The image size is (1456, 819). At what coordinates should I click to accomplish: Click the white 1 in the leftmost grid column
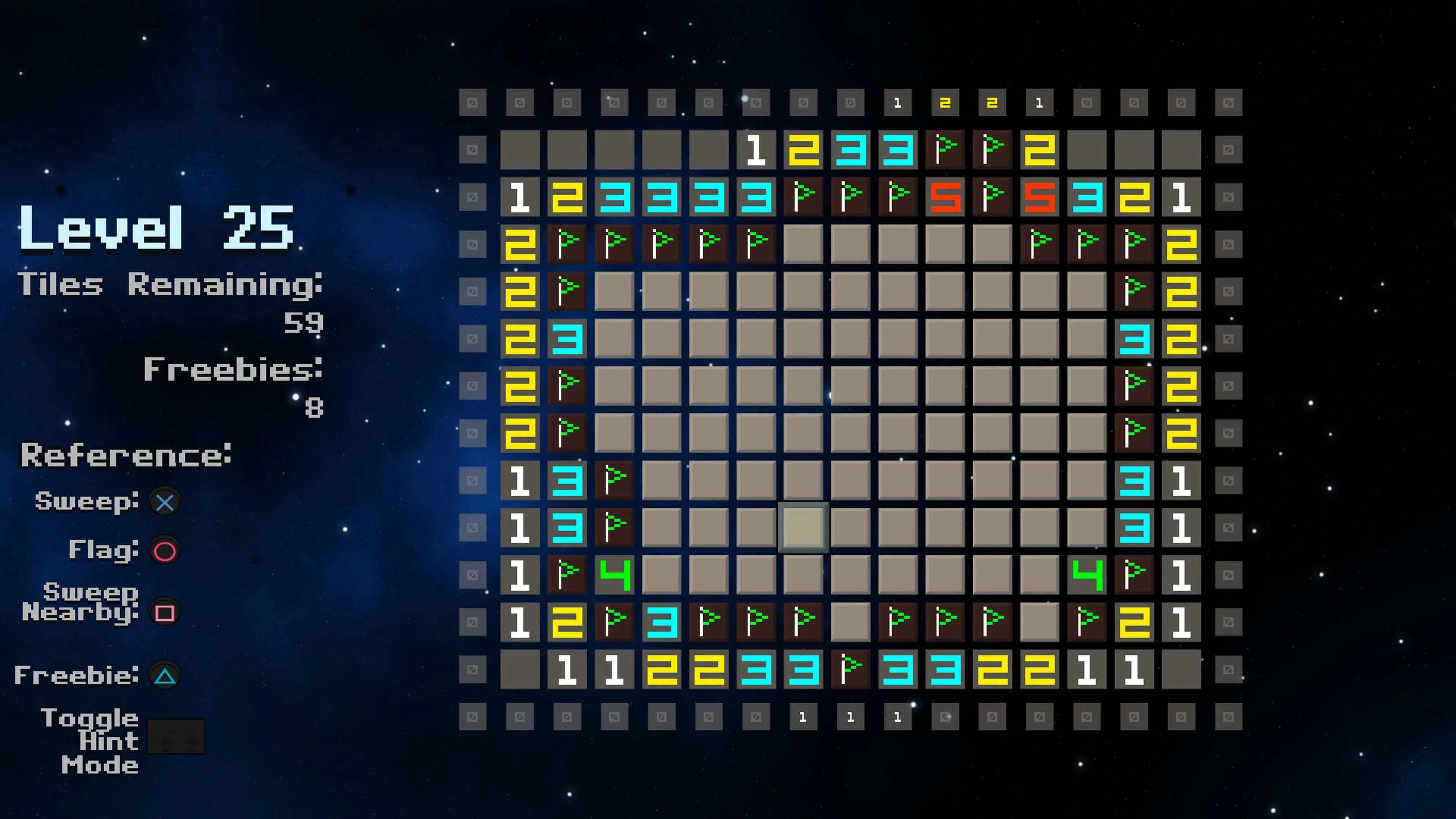(520, 196)
